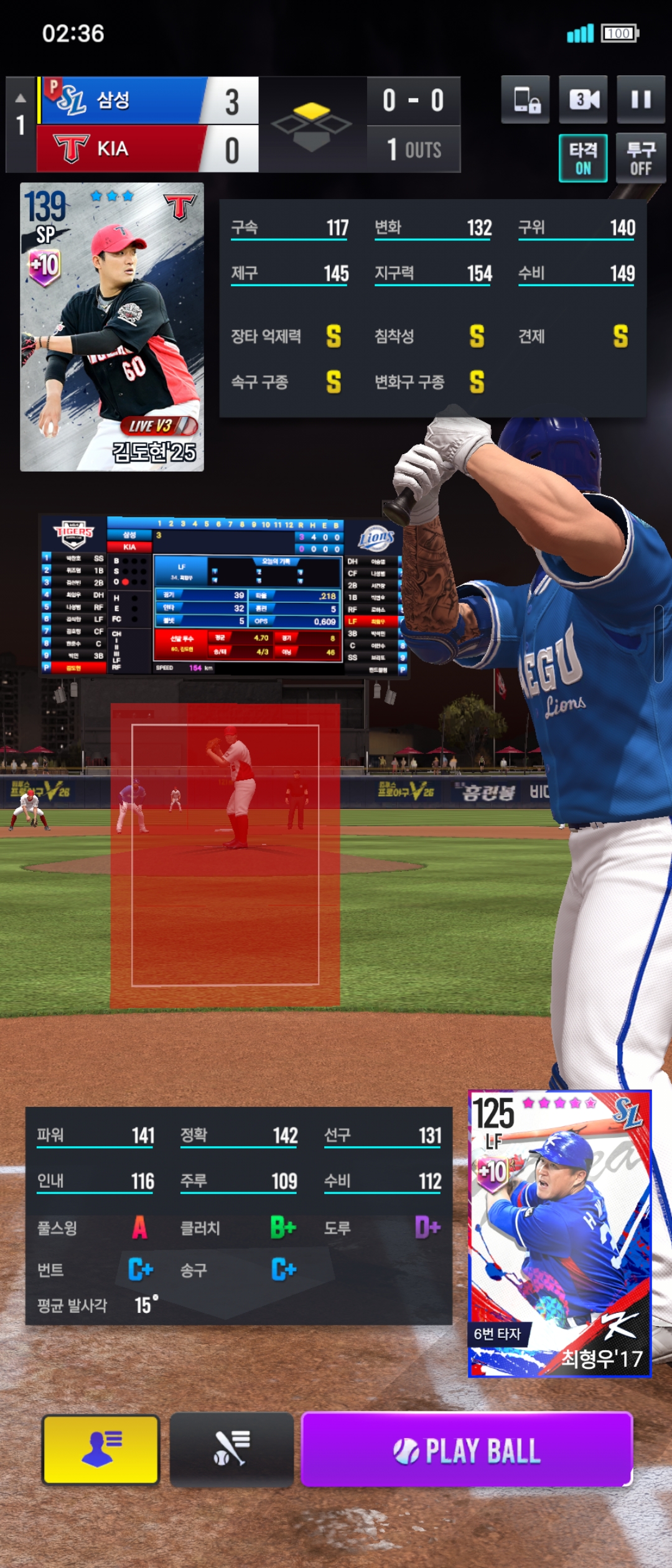The image size is (672, 1568).
Task: Change the camera view with the camera icon
Action: 583,100
